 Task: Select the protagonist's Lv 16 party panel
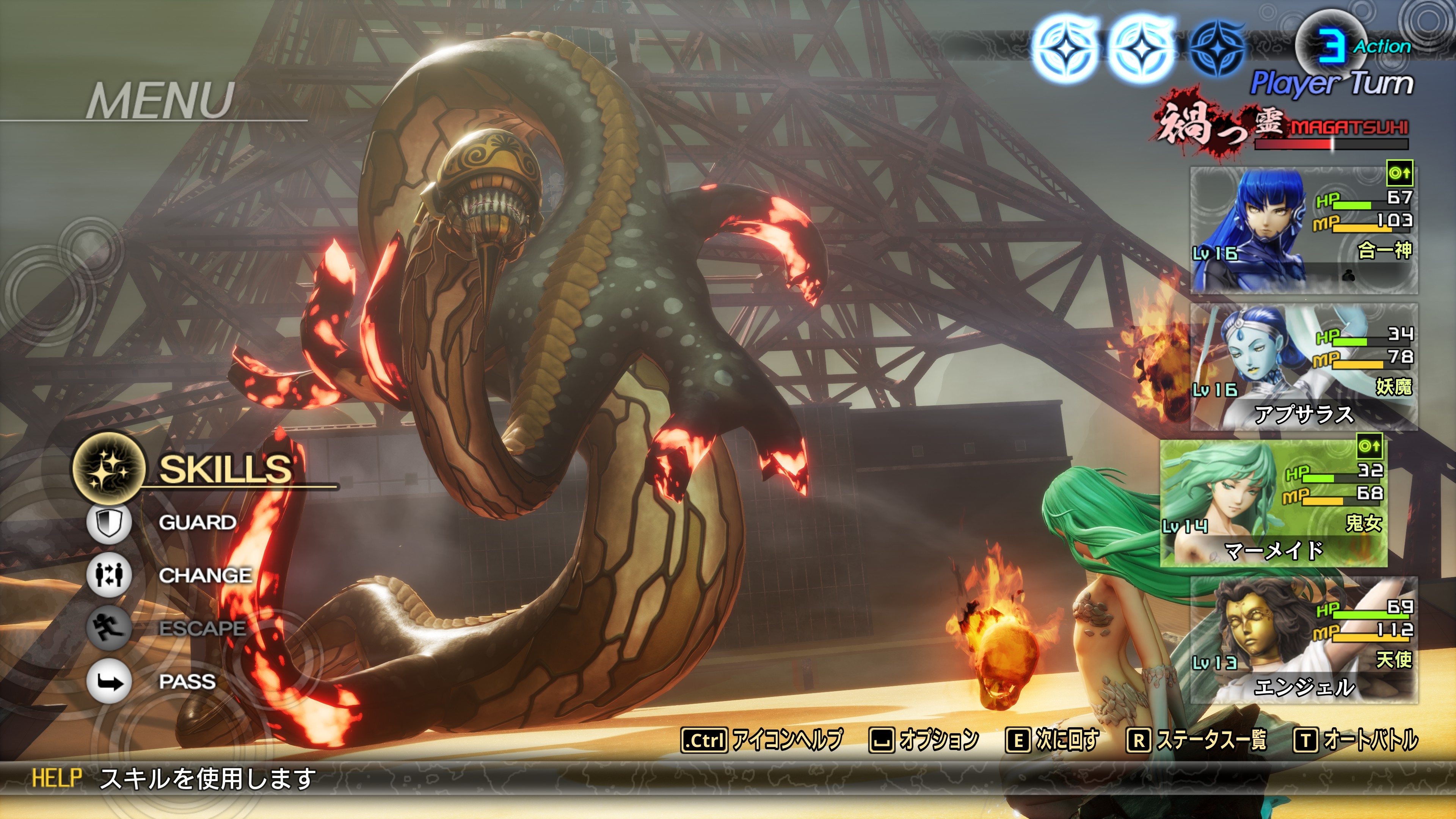coord(1304,231)
